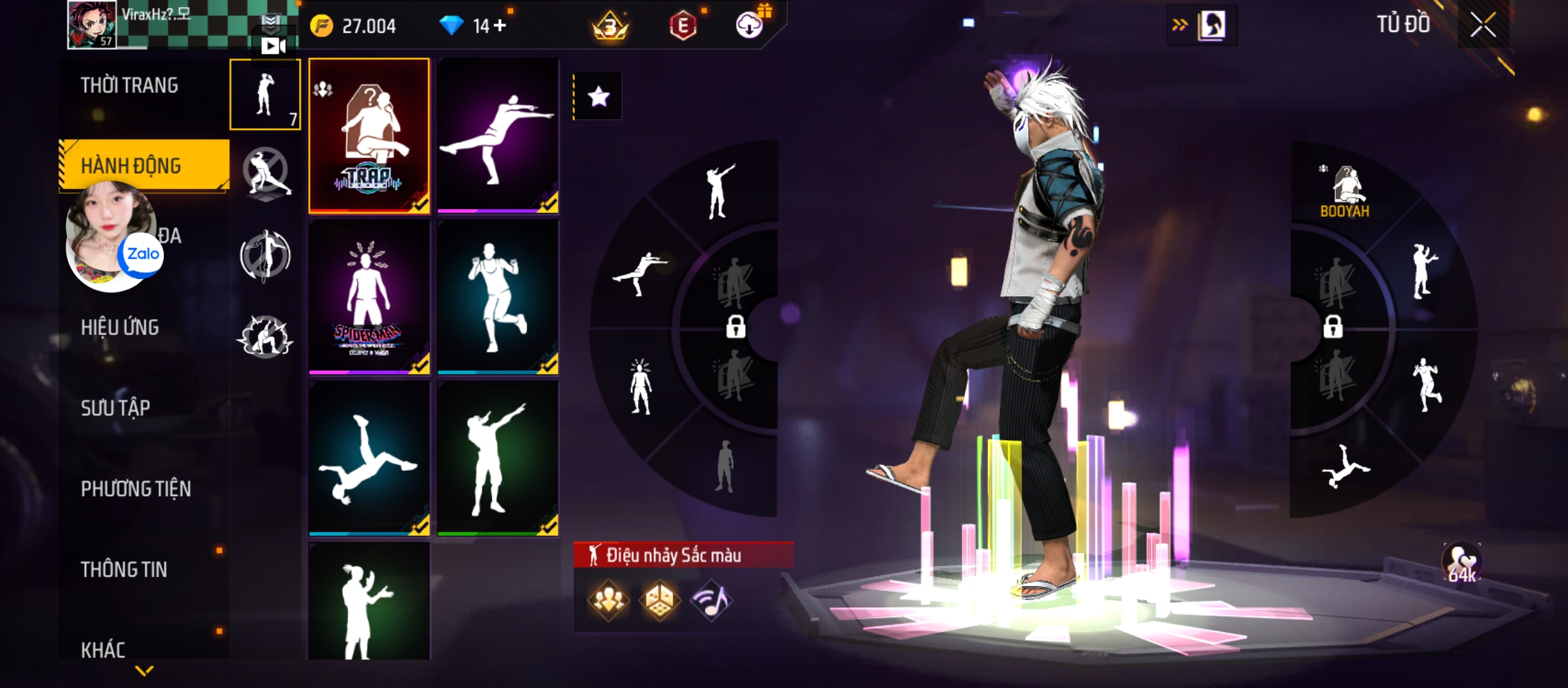The height and width of the screenshot is (688, 1568).
Task: Select the Spider-Man emote card
Action: (369, 297)
